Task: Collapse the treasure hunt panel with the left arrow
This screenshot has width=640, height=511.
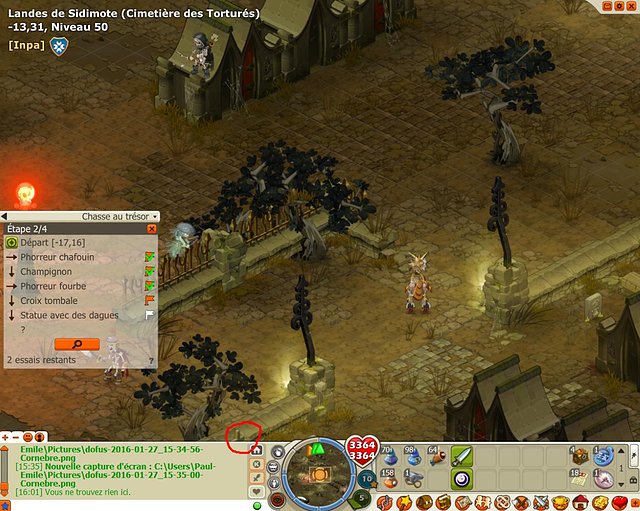Action: coord(5,216)
